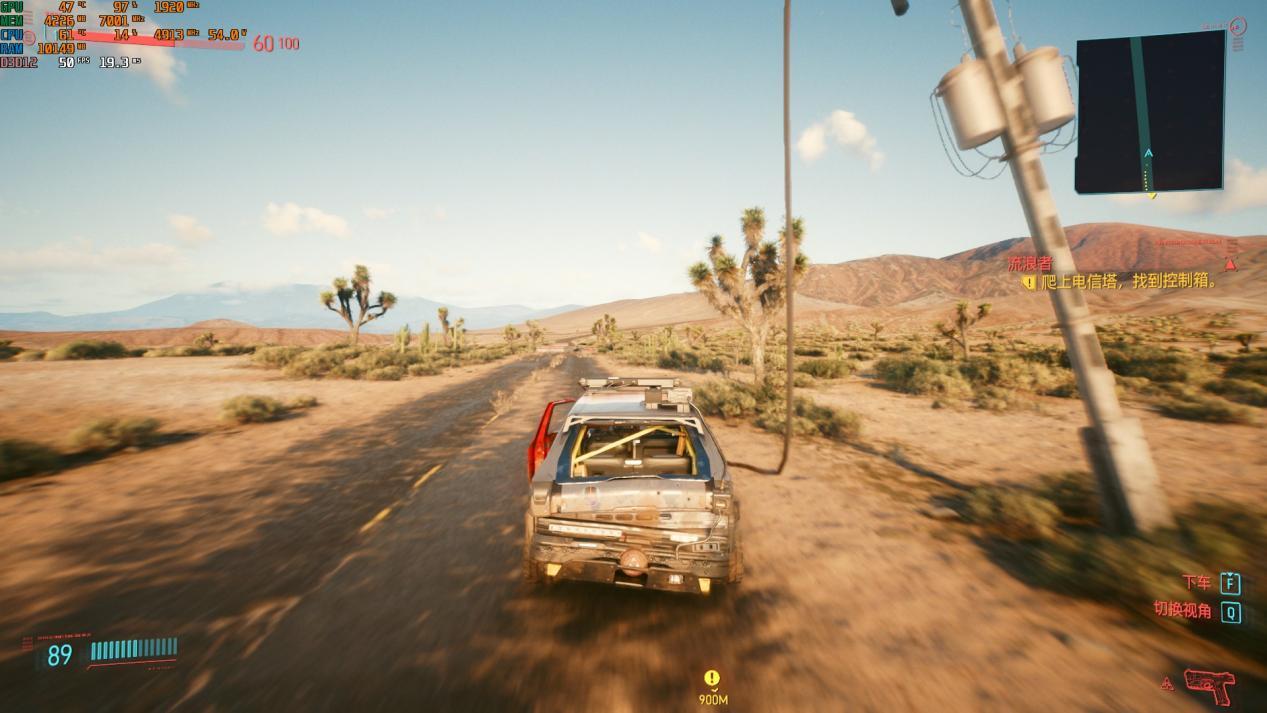The image size is (1267, 713).
Task: Open the minimap in the corner
Action: [1150, 111]
